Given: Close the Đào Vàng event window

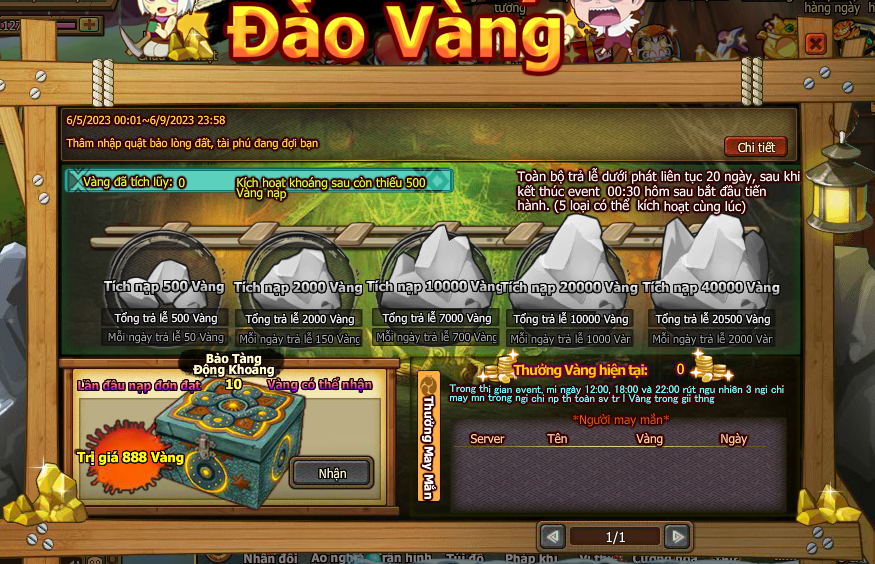Looking at the screenshot, I should 815,44.
